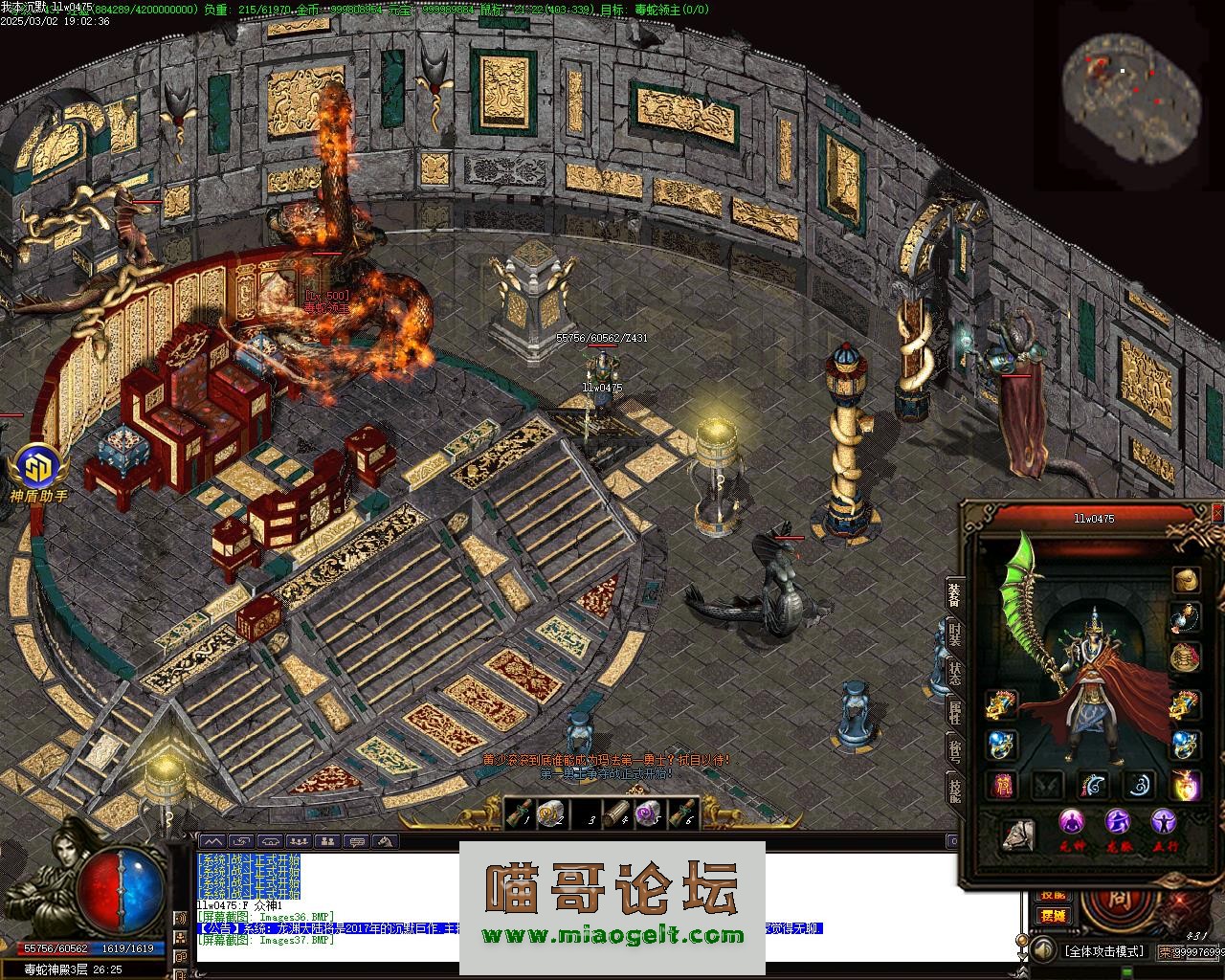Open the 龙脉 purple orb button
The image size is (1225, 980).
(x=1118, y=821)
